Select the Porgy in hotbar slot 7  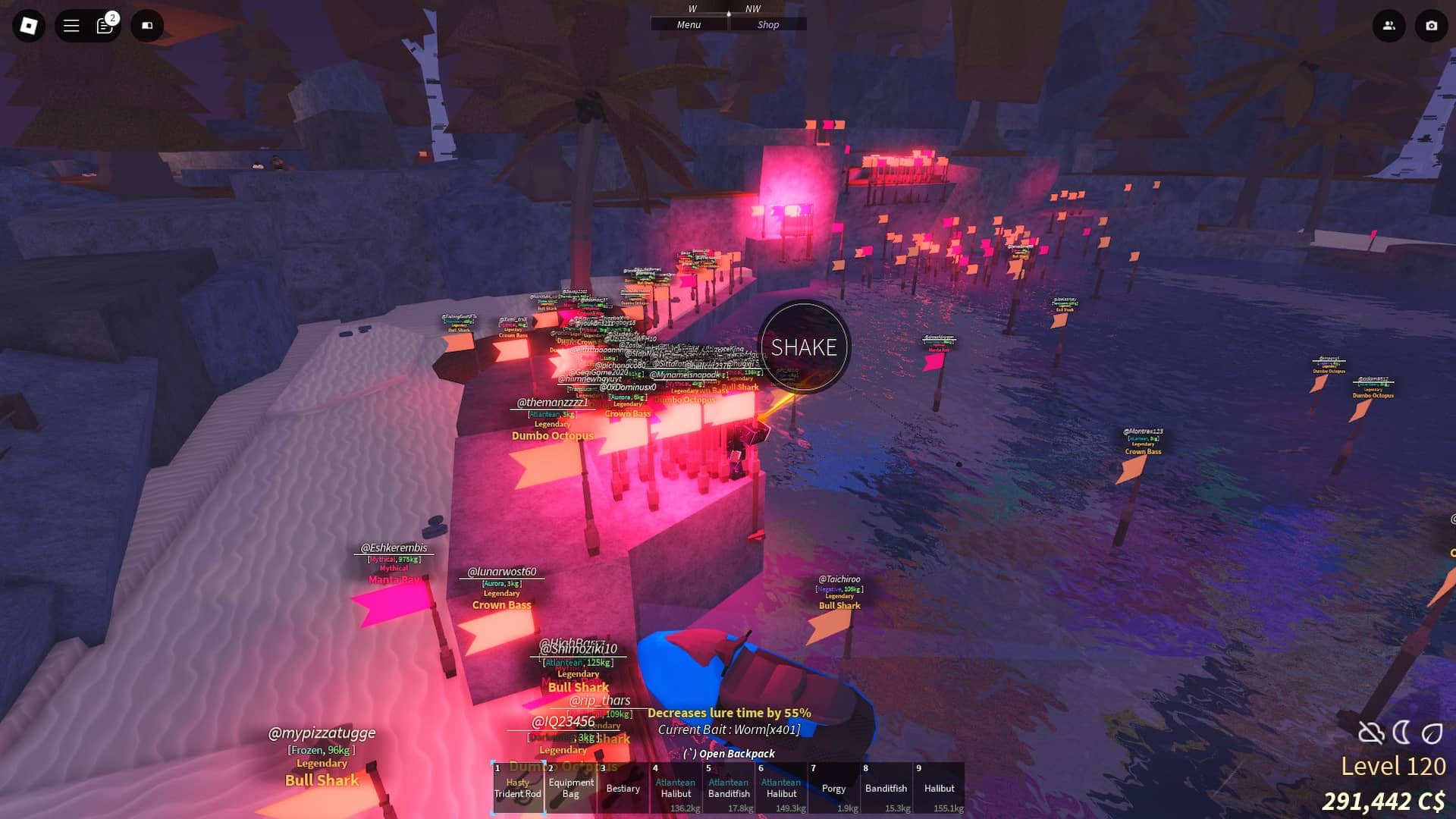(834, 789)
